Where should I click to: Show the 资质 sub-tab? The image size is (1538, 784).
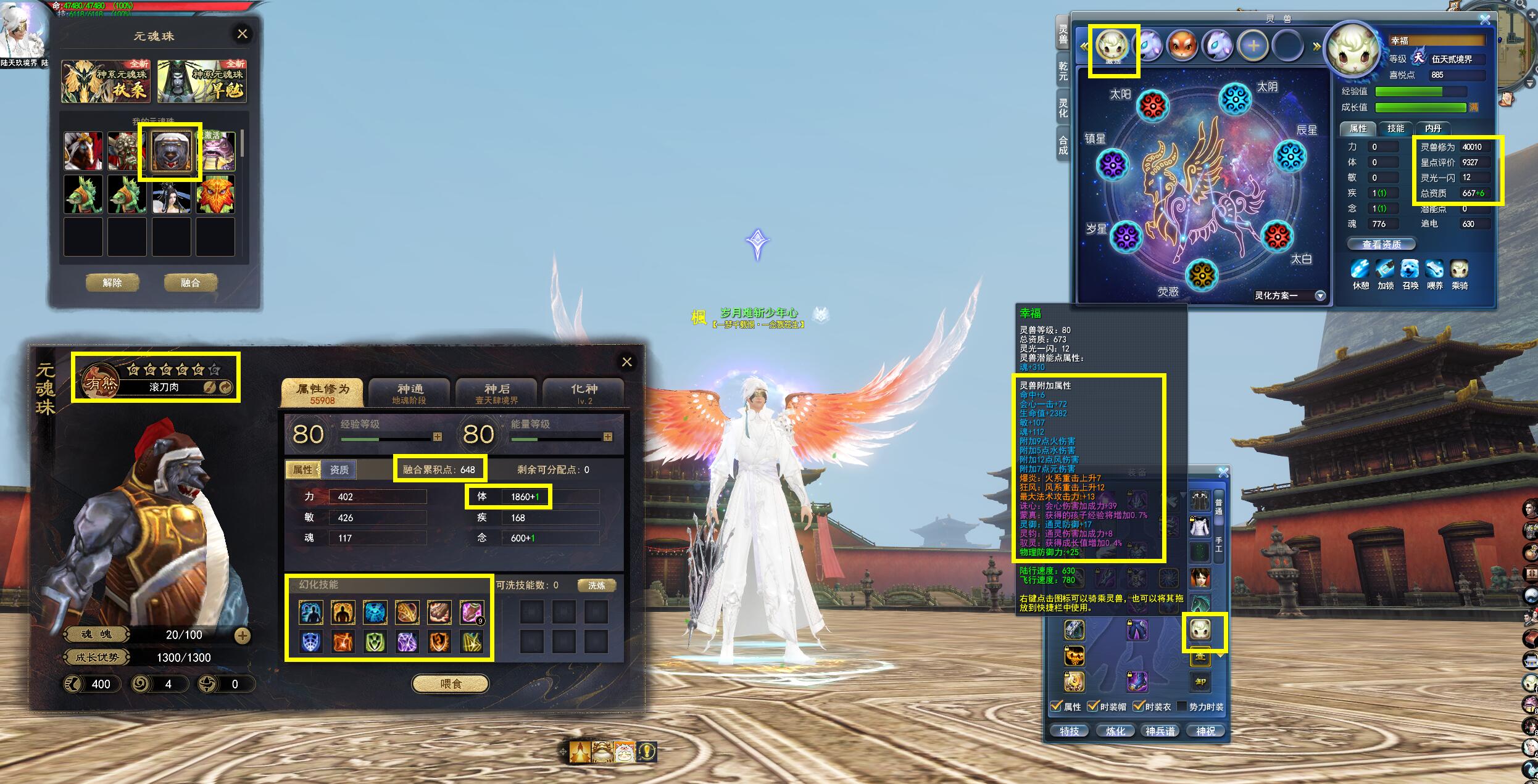click(339, 470)
